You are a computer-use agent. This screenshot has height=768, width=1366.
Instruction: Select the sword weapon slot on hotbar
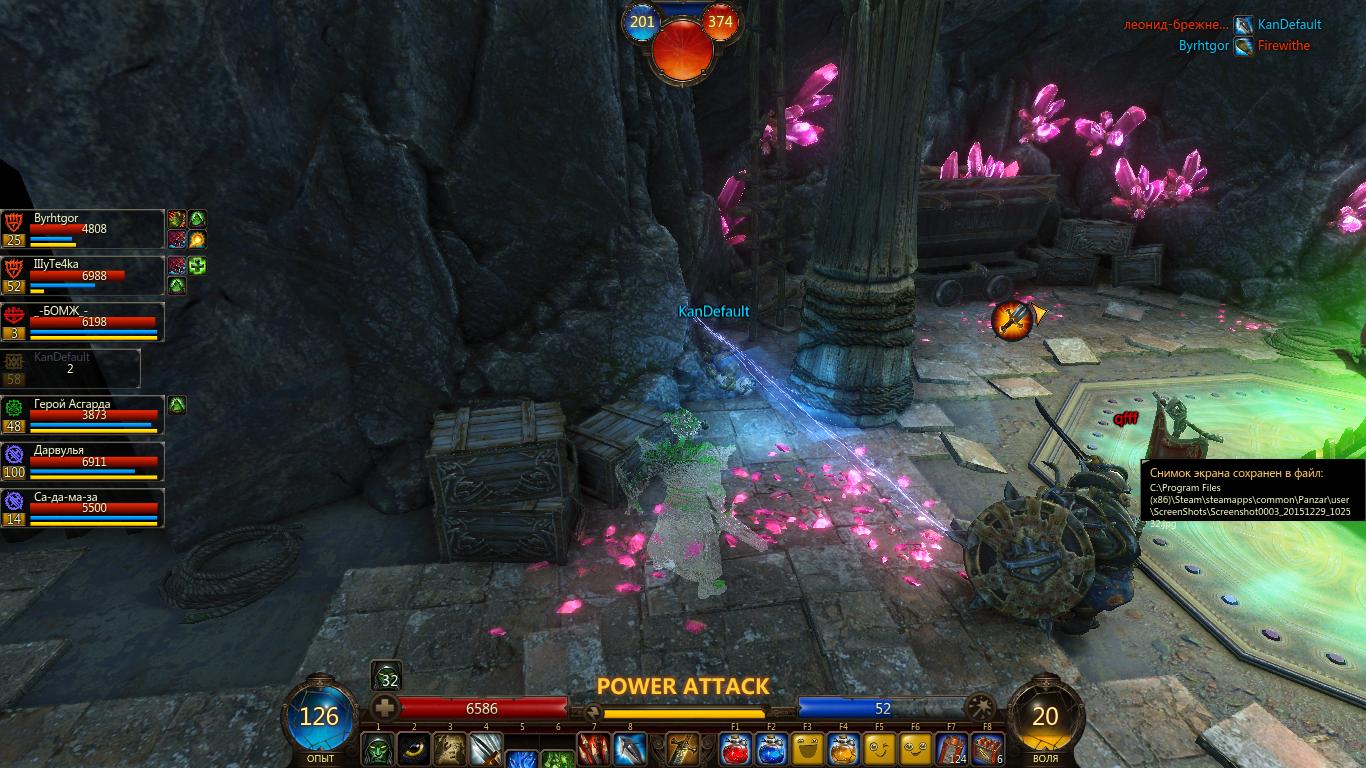point(684,749)
